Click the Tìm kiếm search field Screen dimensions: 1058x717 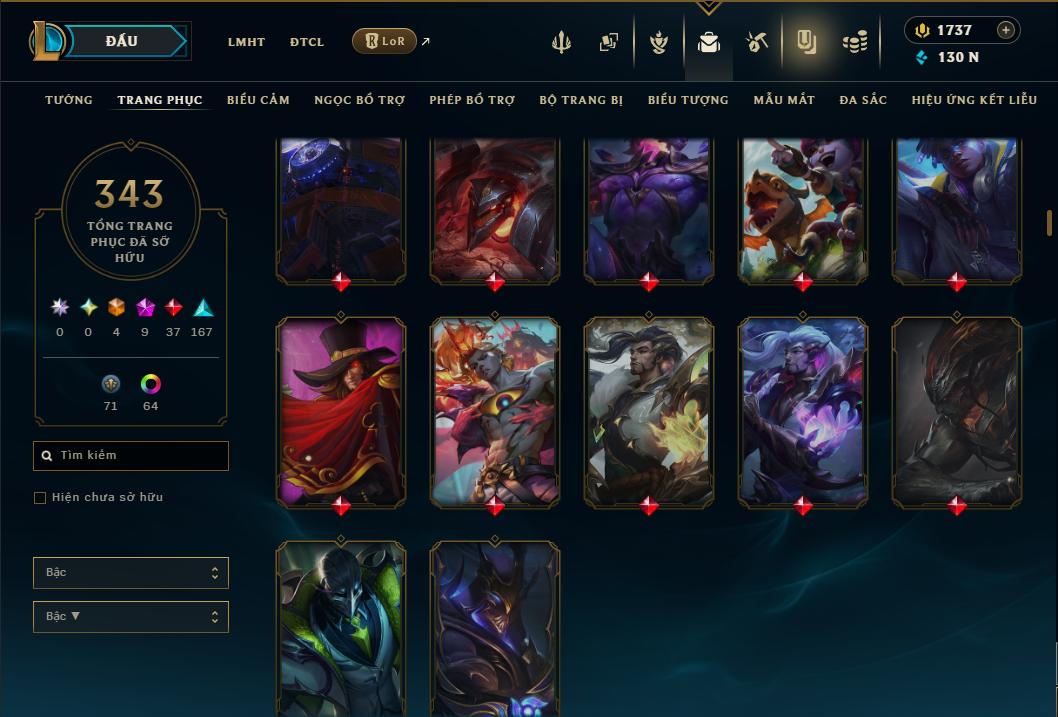tap(131, 456)
